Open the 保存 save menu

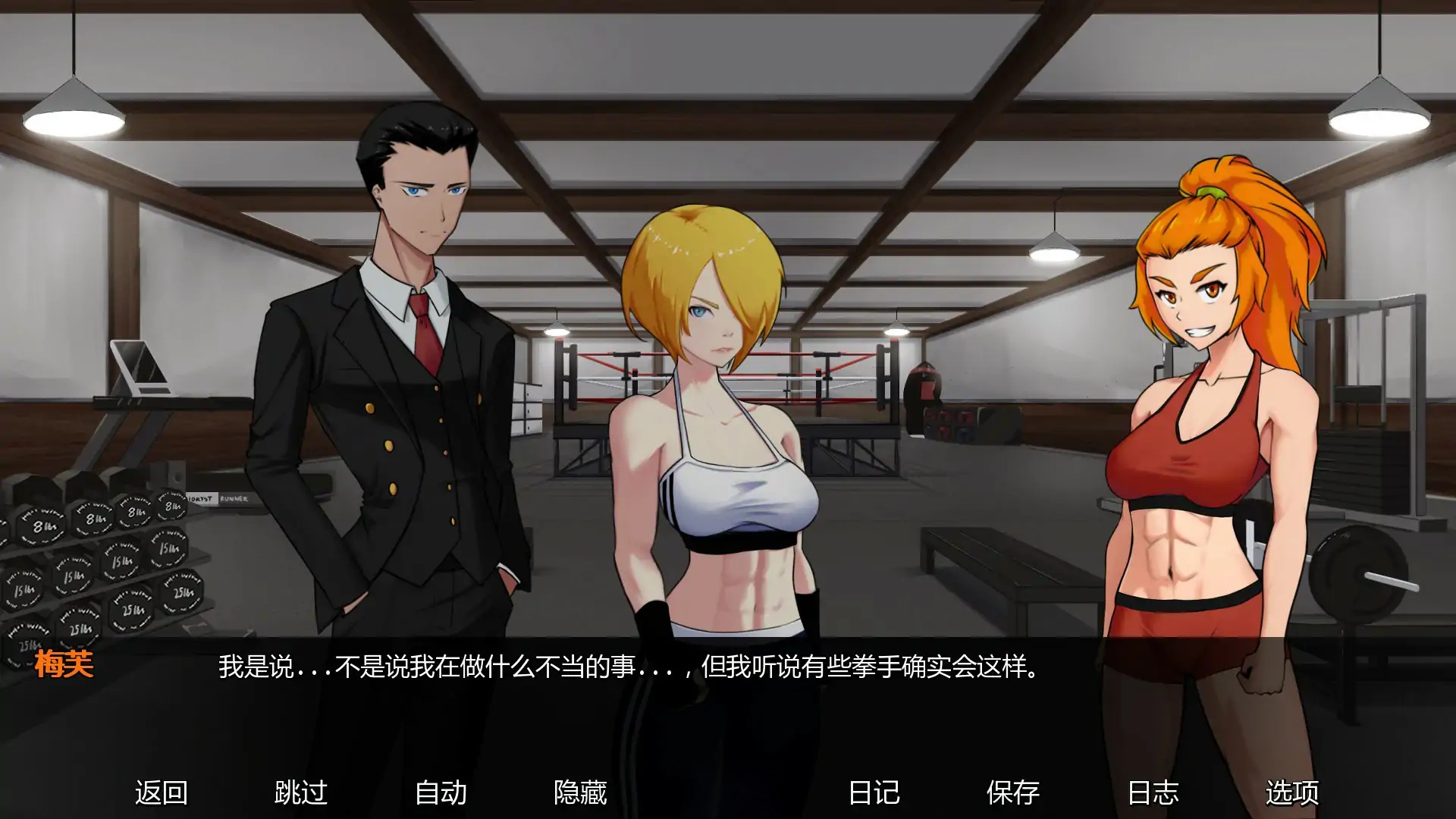[x=1013, y=791]
